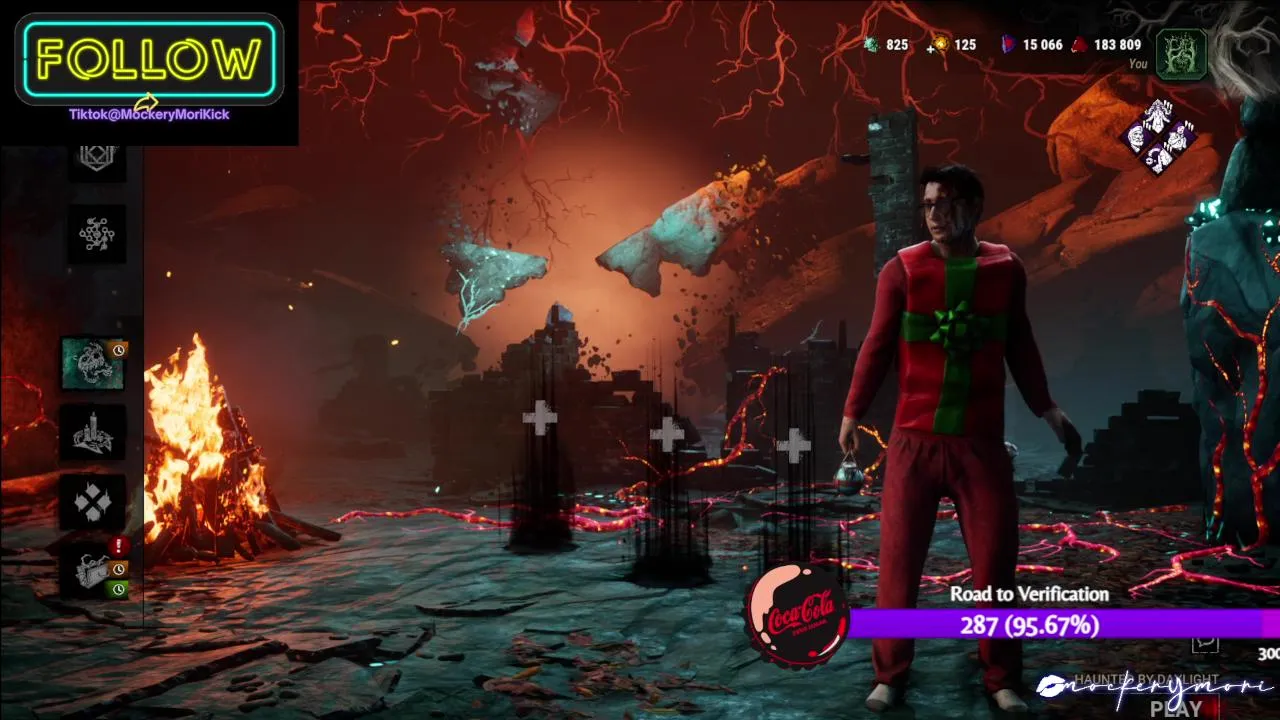Buy Auric Cells via gold coin icon
This screenshot has width=1280, height=720.
pyautogui.click(x=941, y=45)
